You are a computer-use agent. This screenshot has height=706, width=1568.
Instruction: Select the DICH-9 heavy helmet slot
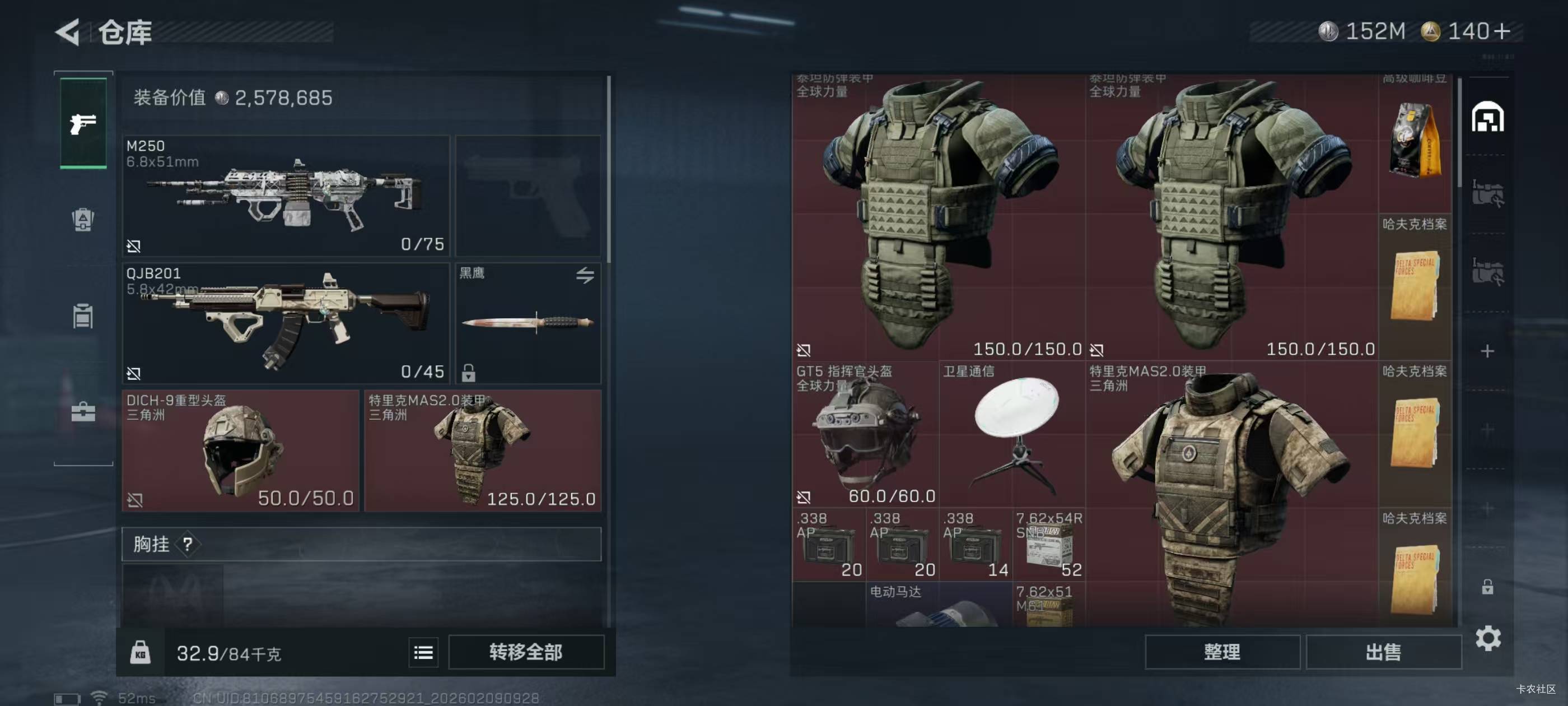(240, 450)
